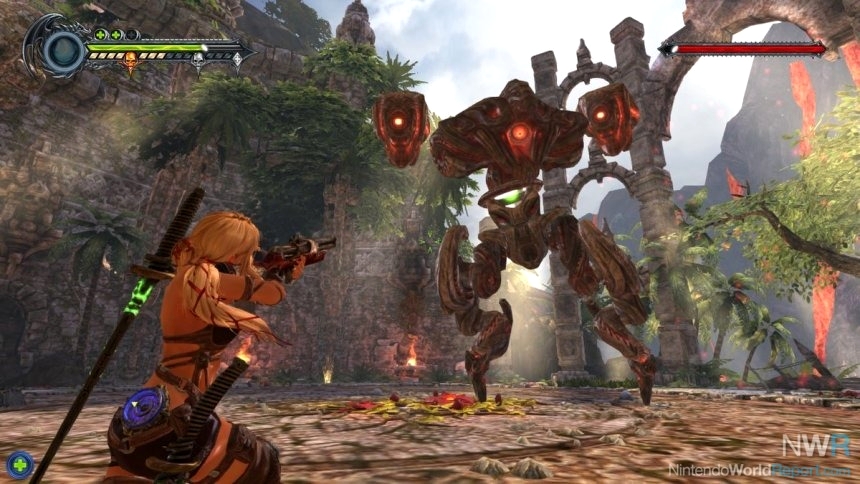Click the blue healing cross icon

click(19, 464)
